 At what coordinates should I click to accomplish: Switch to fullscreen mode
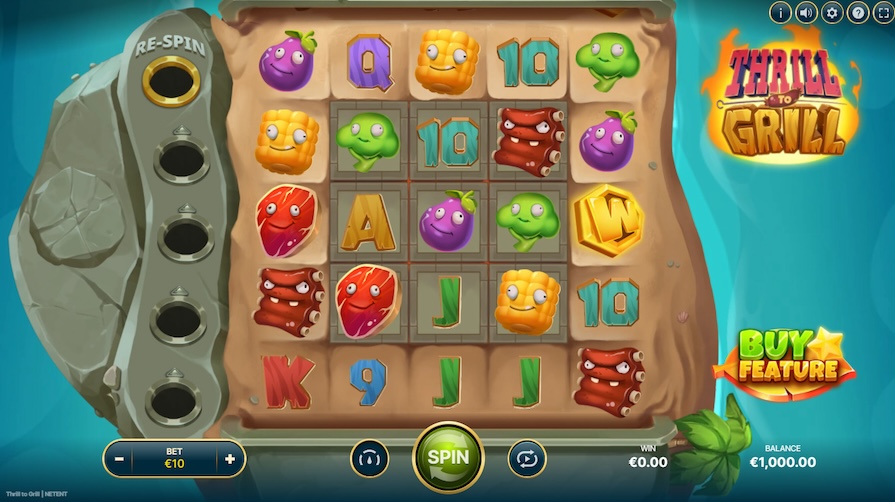coord(882,13)
